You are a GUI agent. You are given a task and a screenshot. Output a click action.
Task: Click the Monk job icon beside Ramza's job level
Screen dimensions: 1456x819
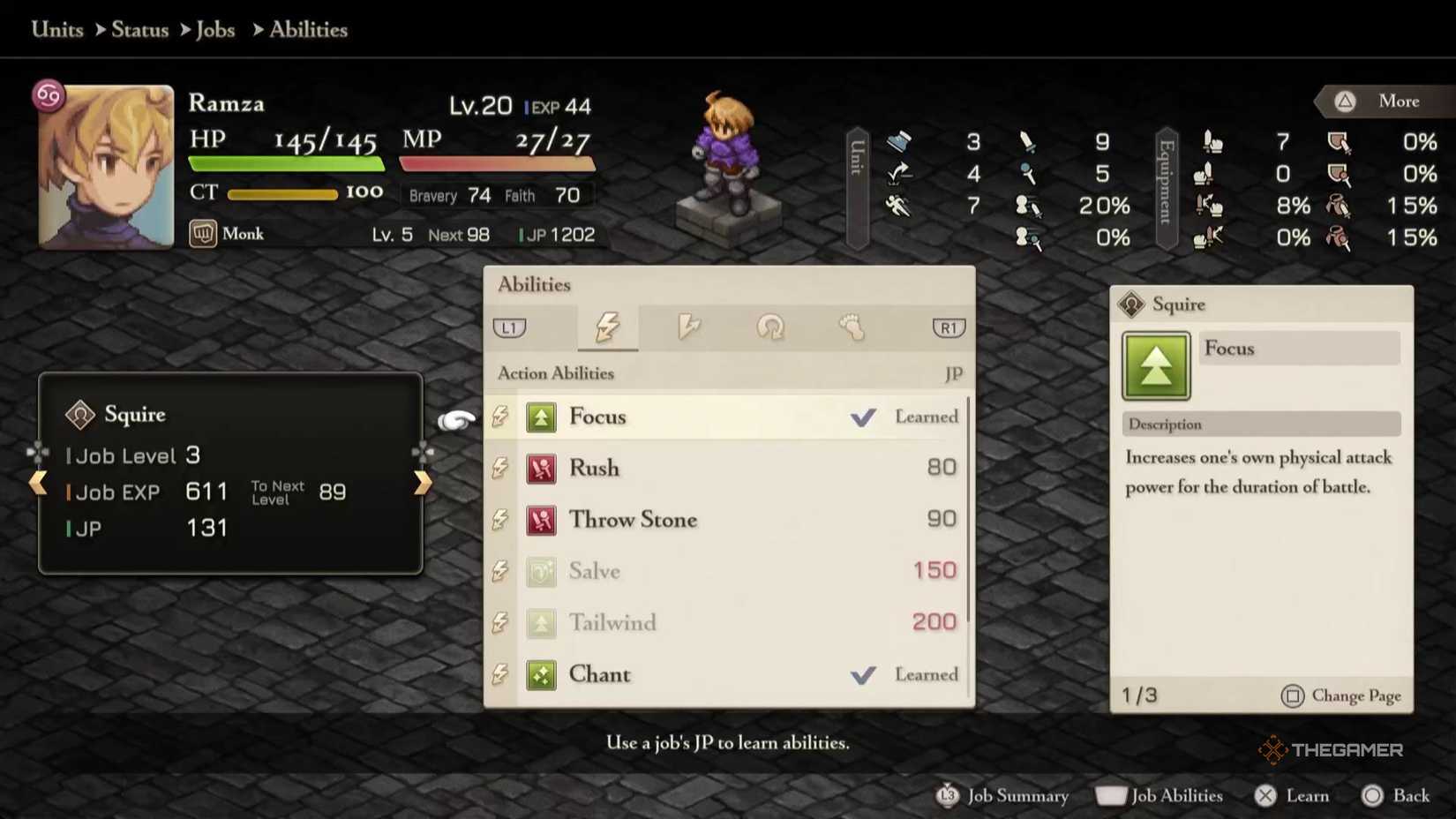click(203, 234)
